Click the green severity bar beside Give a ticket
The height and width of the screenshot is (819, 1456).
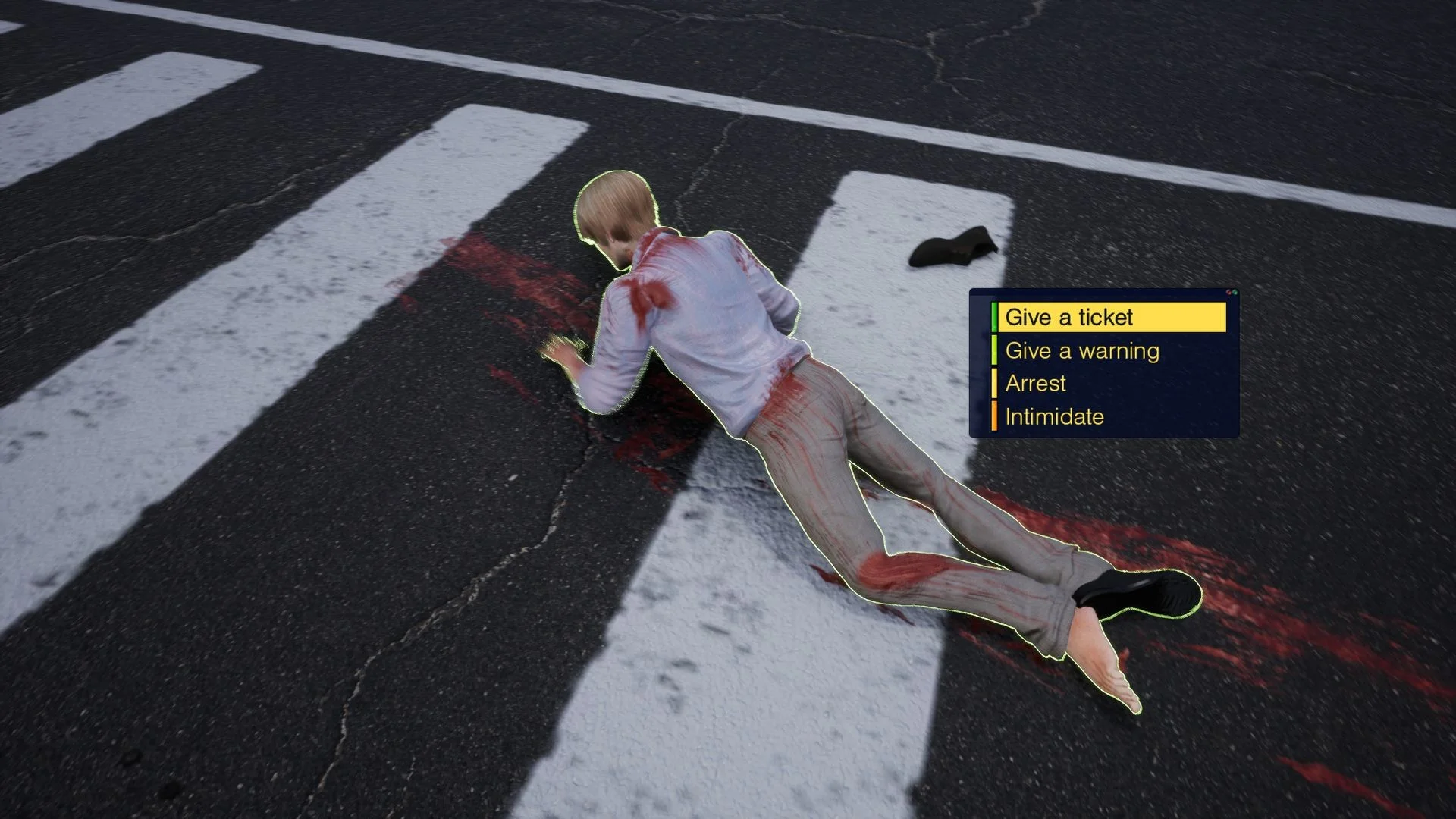993,316
